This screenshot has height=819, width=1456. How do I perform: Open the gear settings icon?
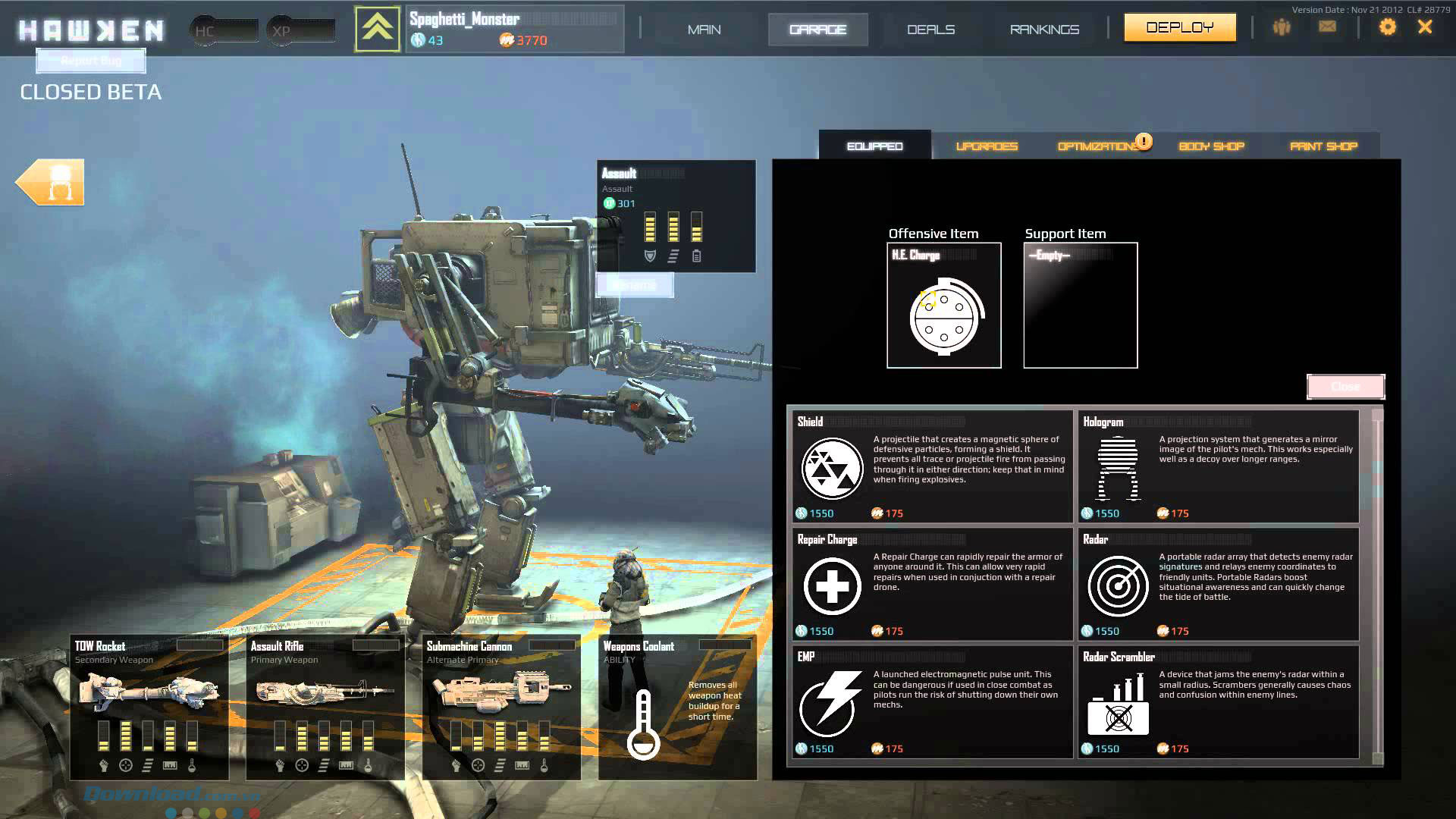[x=1387, y=27]
